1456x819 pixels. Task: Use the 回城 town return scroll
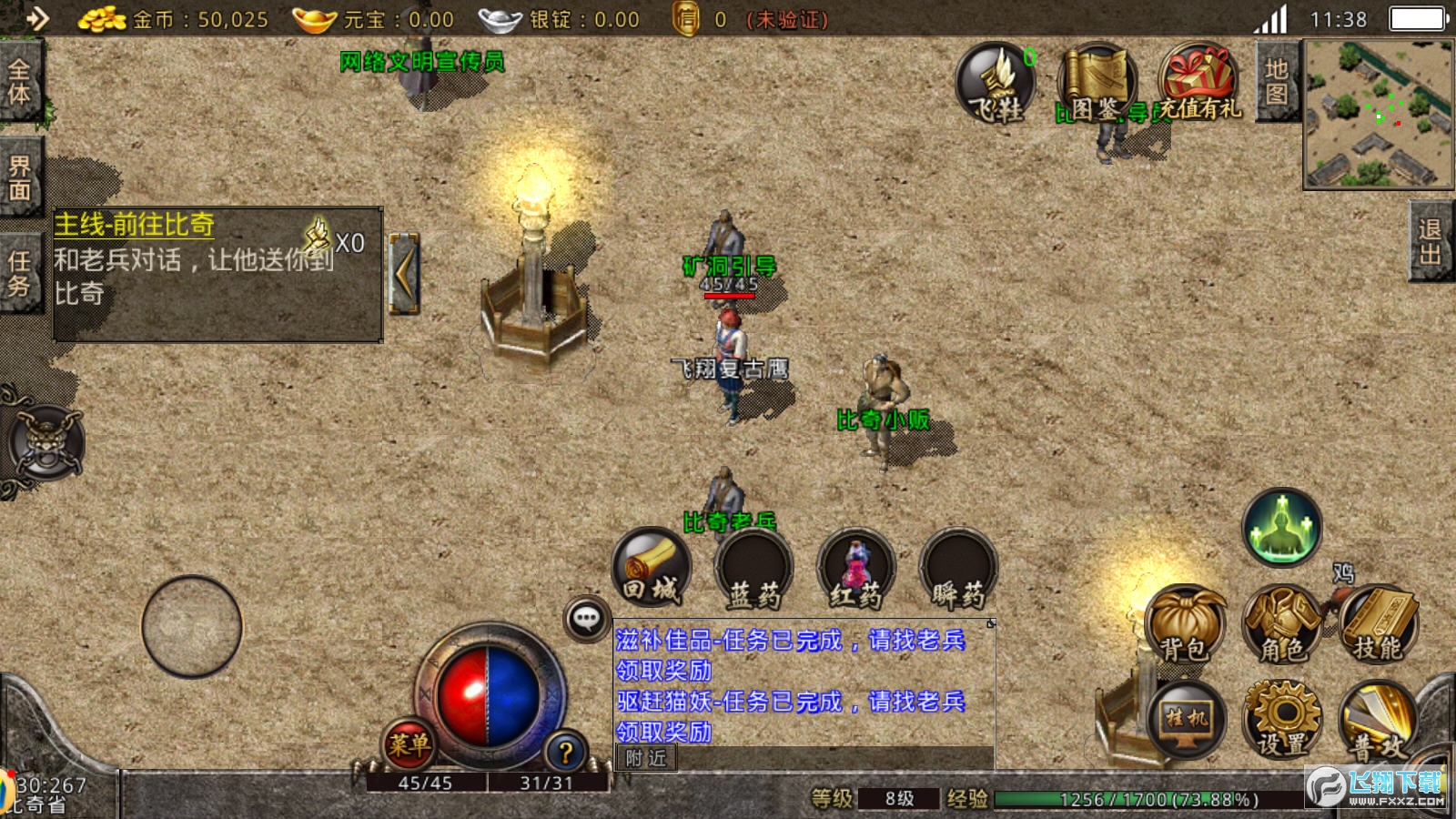[651, 568]
